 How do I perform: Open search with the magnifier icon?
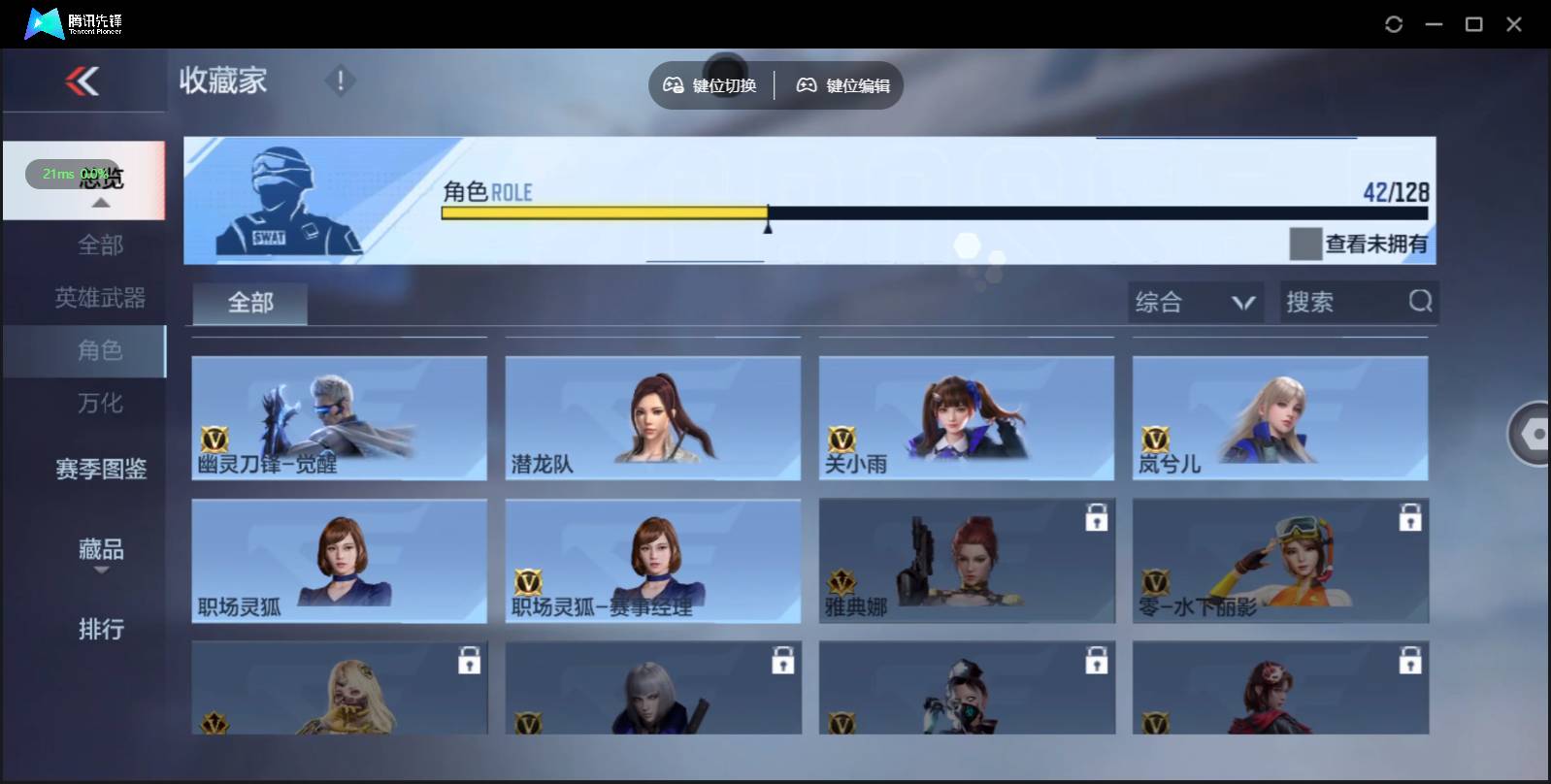point(1422,302)
